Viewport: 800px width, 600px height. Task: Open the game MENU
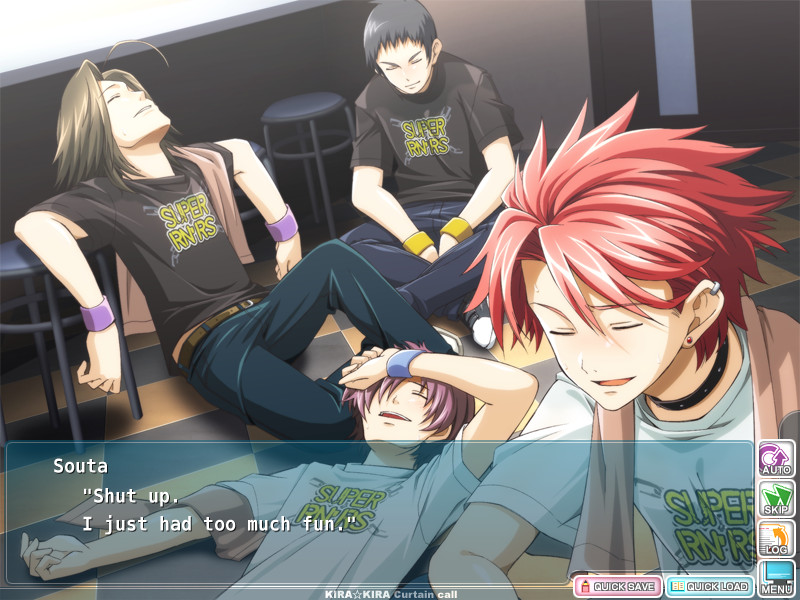(x=776, y=577)
